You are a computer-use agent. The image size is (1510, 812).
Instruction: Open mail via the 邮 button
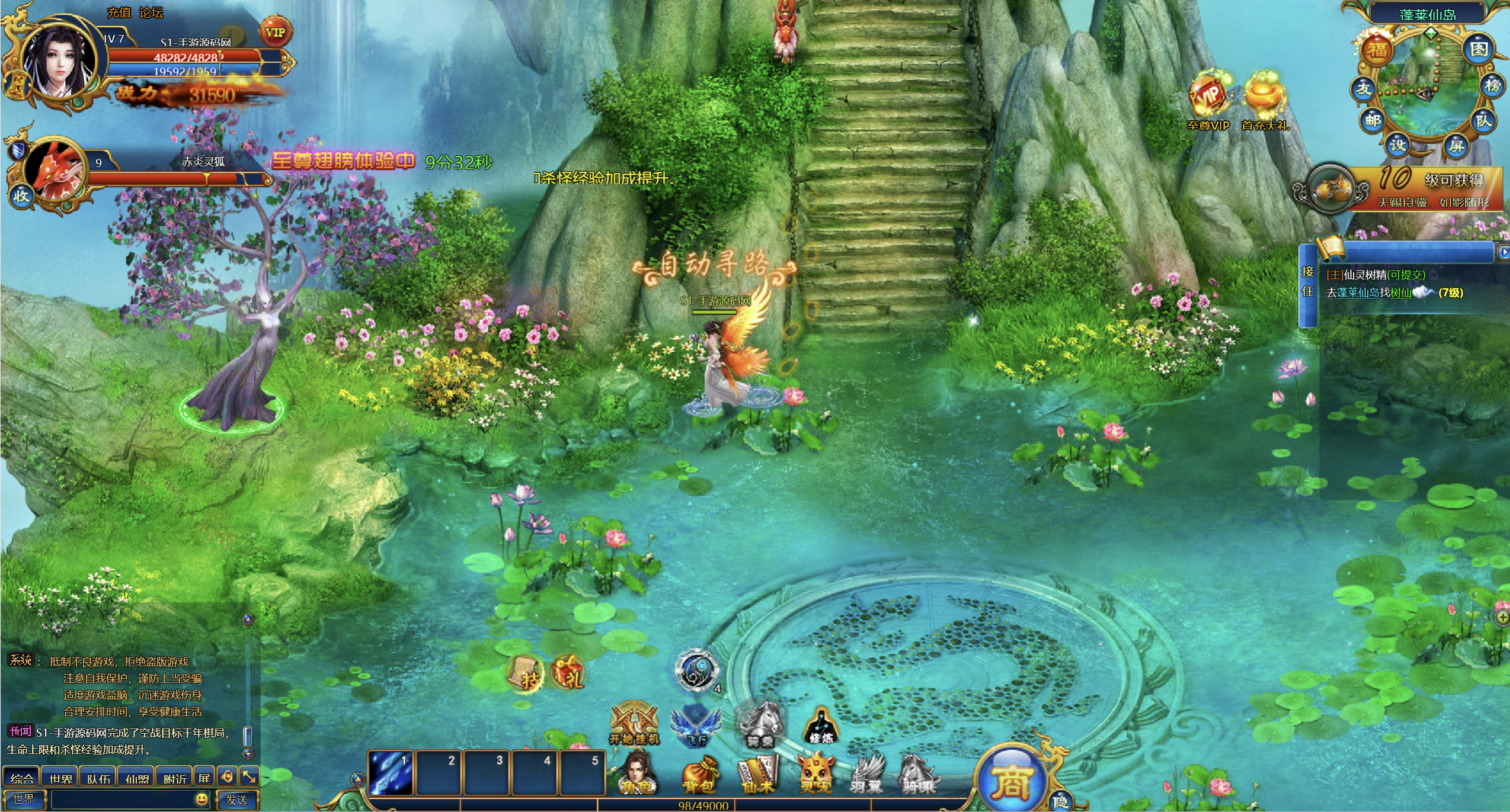pyautogui.click(x=1373, y=120)
